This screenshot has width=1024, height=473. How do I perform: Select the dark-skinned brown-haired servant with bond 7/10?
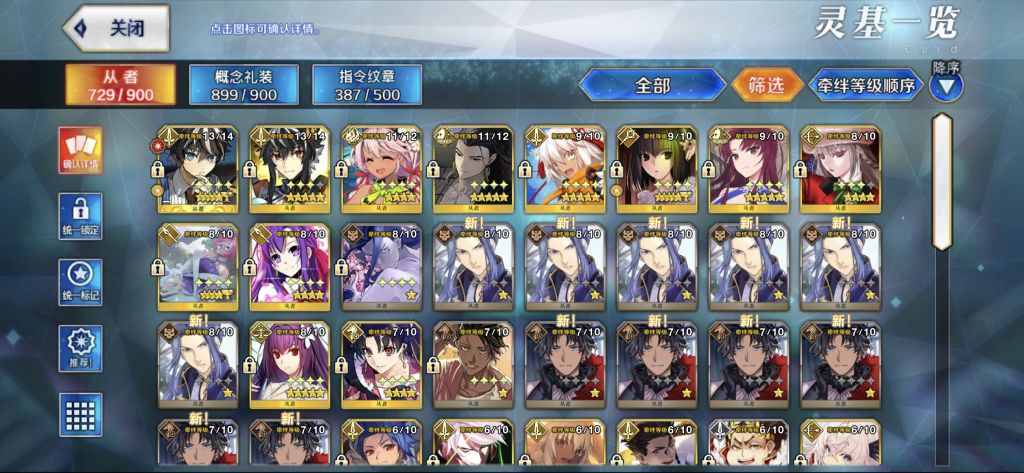coord(473,362)
